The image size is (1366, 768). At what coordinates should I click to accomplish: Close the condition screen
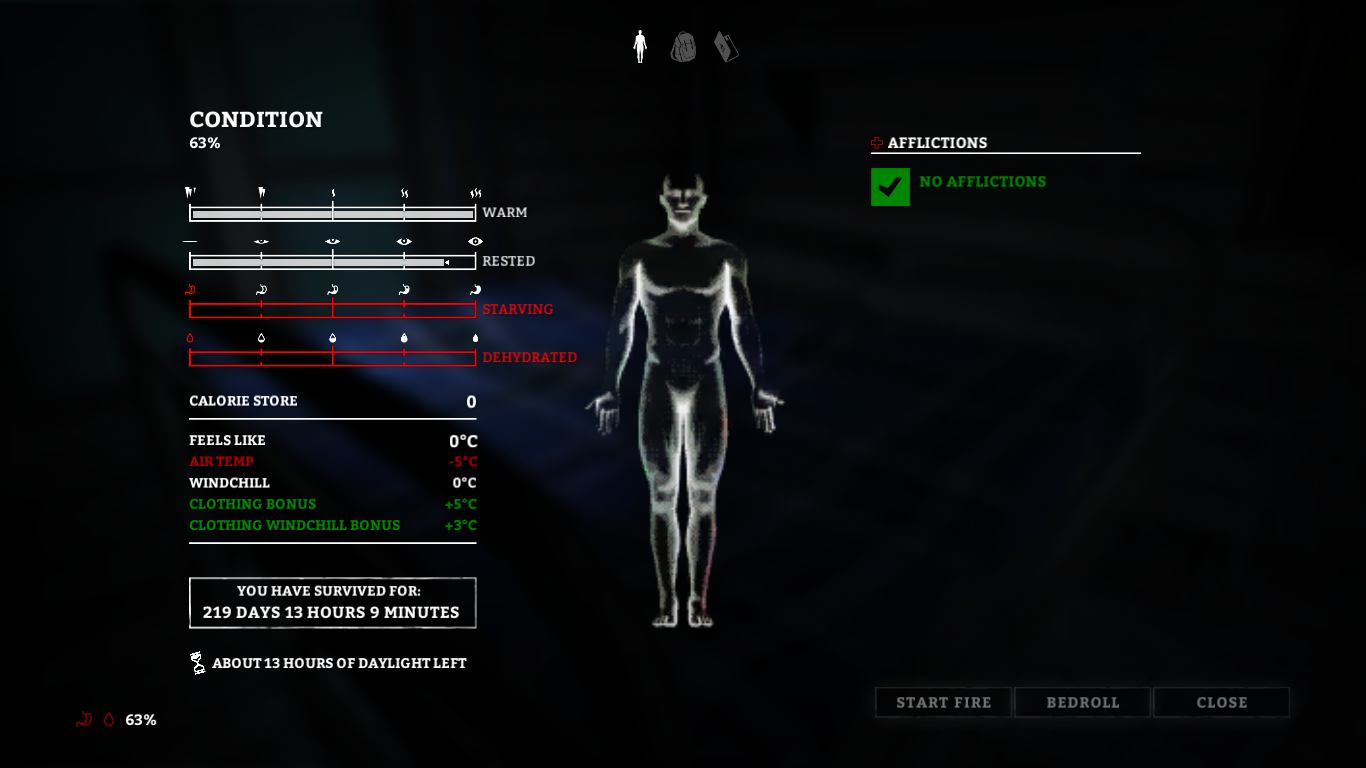coord(1221,703)
